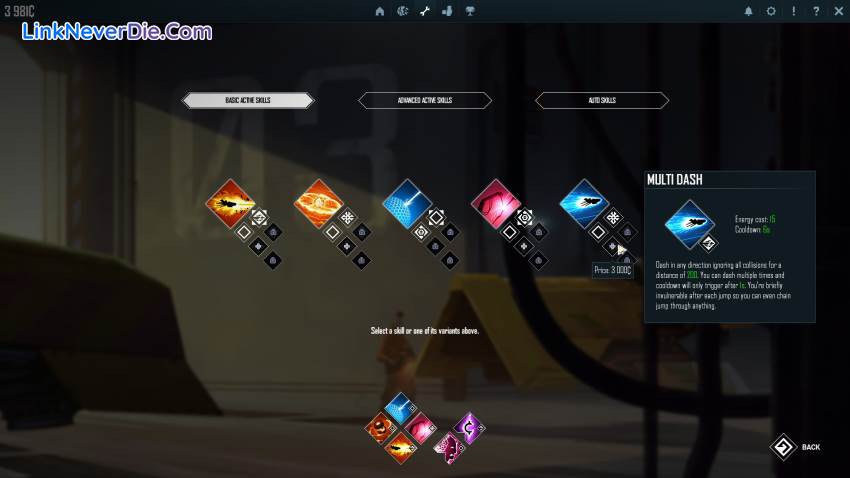Select the blue Multi Dash skill diamond
The height and width of the screenshot is (478, 850).
[x=584, y=203]
